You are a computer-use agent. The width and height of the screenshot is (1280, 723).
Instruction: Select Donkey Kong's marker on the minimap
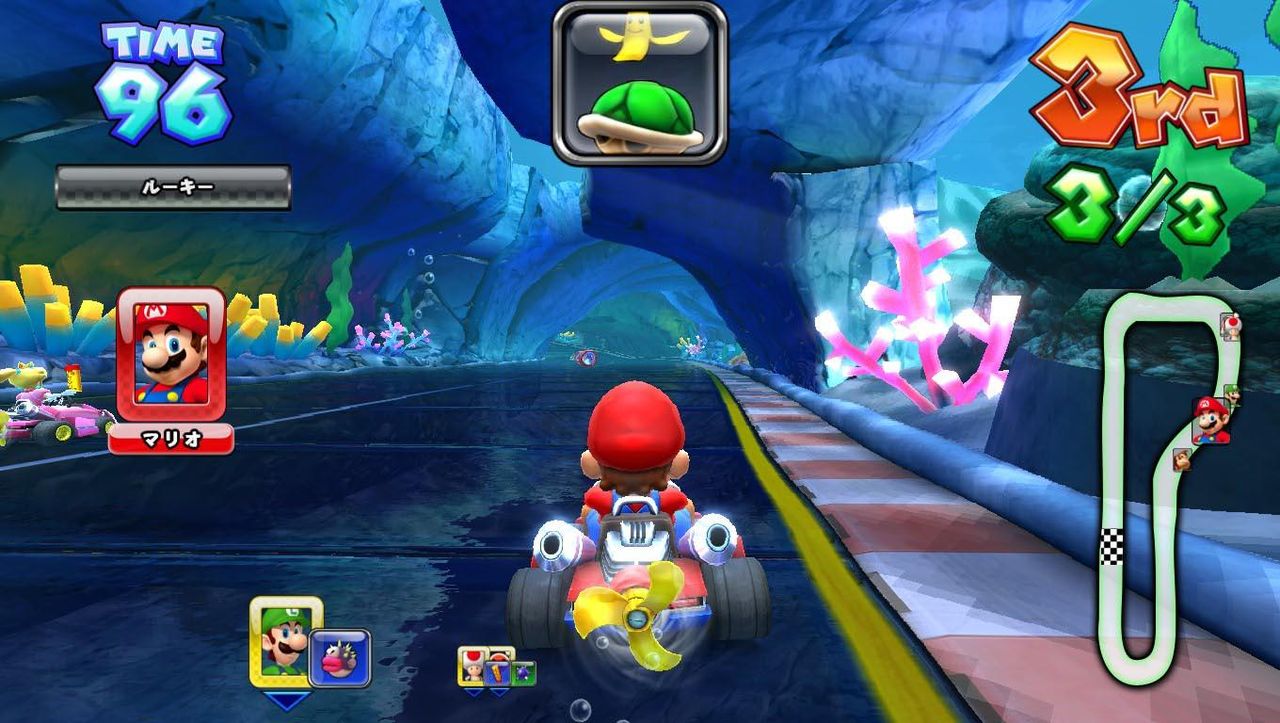point(1183,459)
